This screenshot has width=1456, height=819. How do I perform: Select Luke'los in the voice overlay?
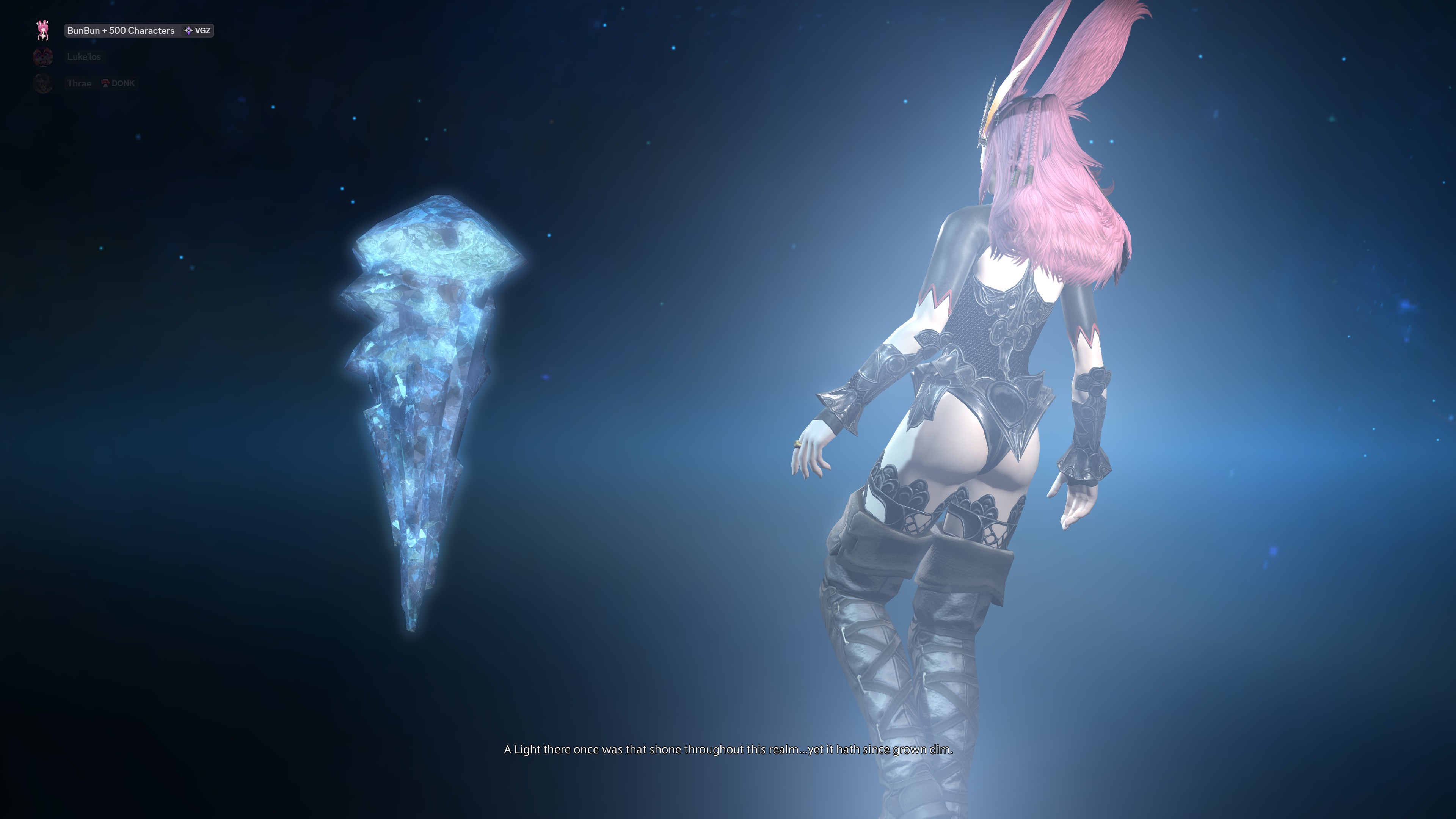pos(84,56)
